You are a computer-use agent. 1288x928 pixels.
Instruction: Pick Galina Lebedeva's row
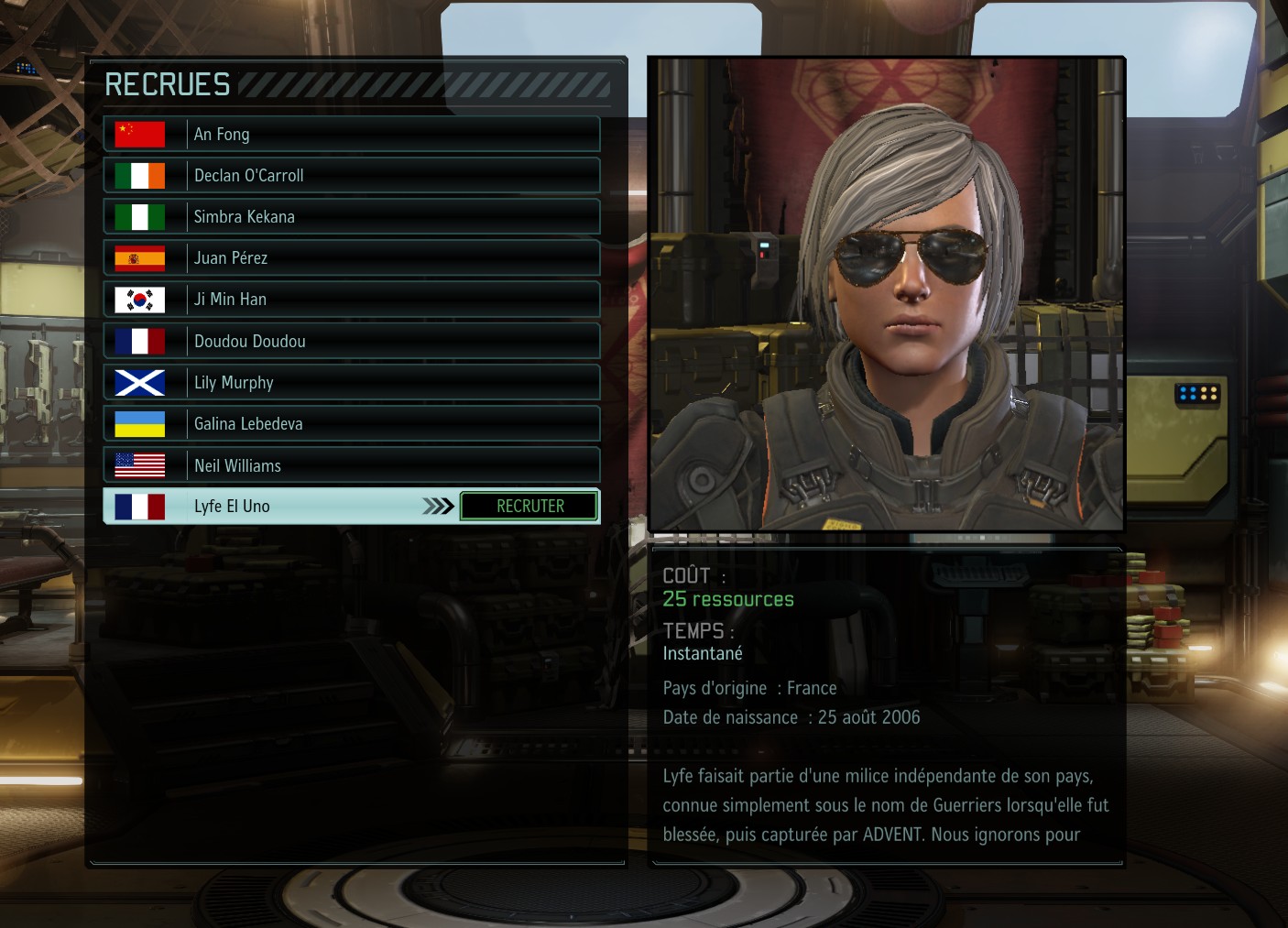352,423
